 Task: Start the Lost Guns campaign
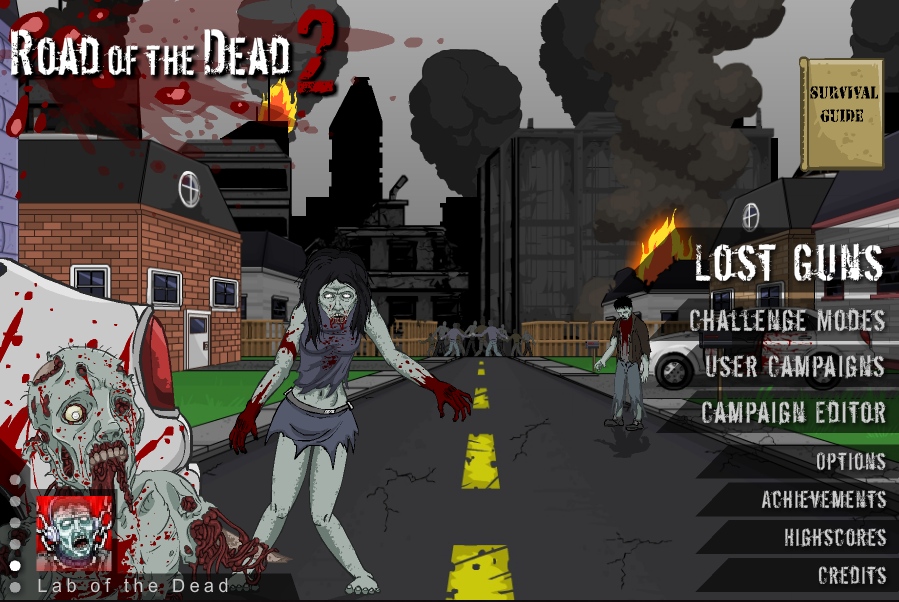point(789,263)
